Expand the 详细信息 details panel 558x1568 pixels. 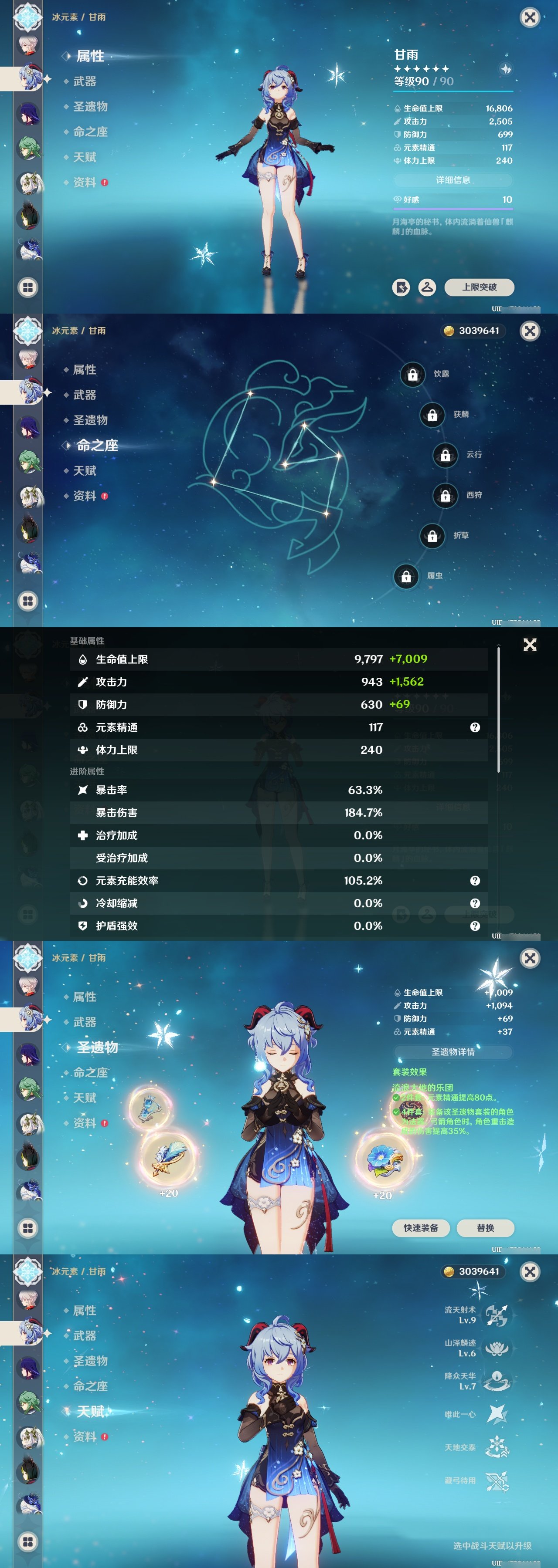click(x=454, y=180)
